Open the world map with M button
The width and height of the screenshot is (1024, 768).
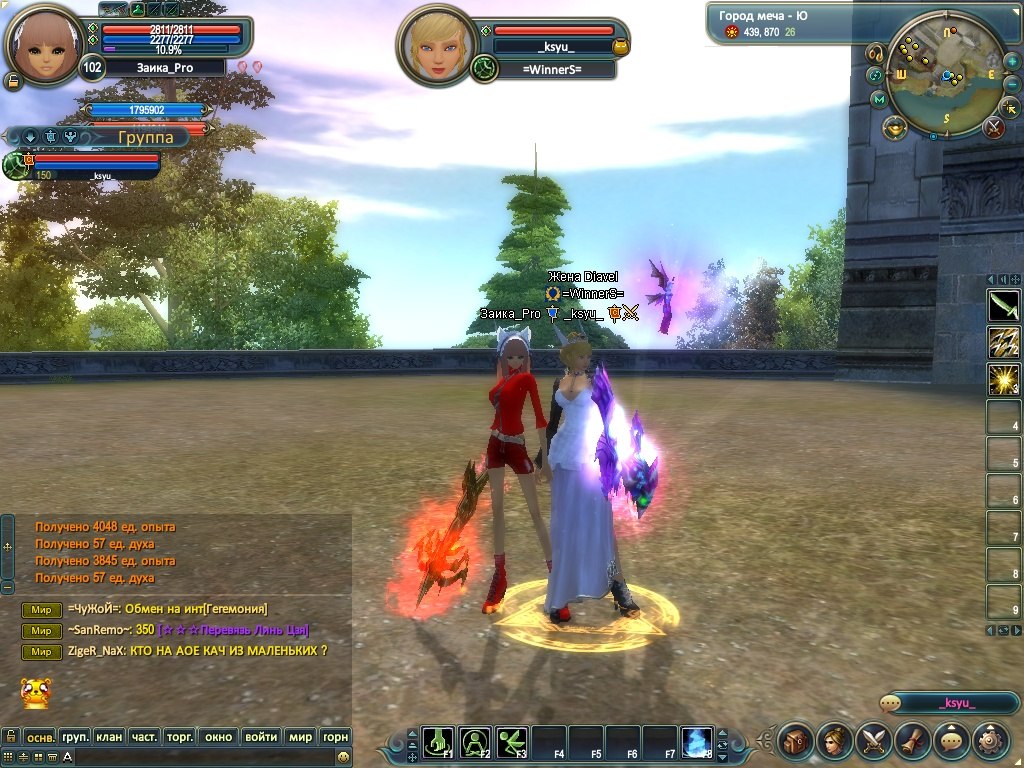(879, 99)
